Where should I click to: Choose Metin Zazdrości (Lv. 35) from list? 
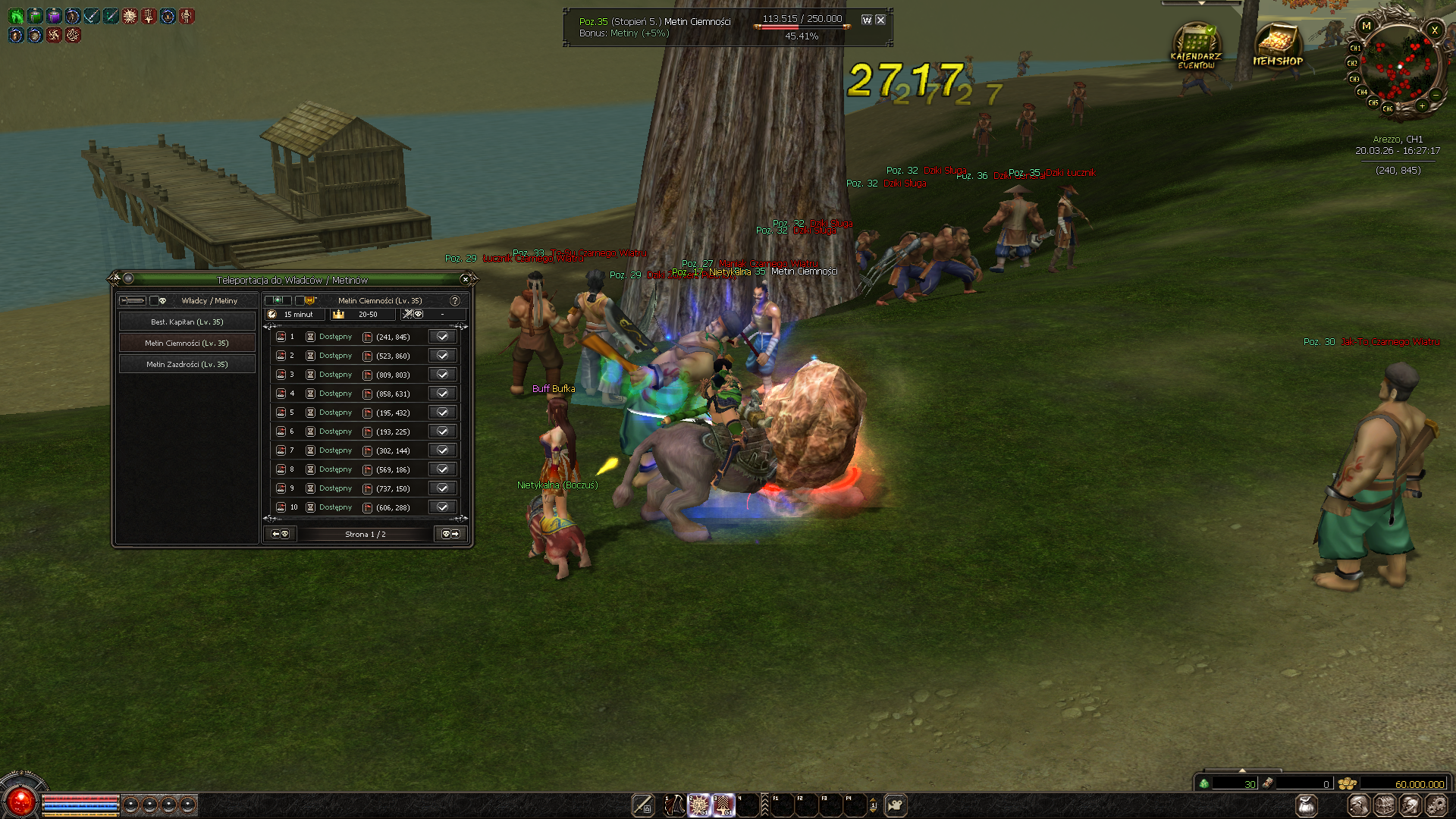(x=187, y=365)
